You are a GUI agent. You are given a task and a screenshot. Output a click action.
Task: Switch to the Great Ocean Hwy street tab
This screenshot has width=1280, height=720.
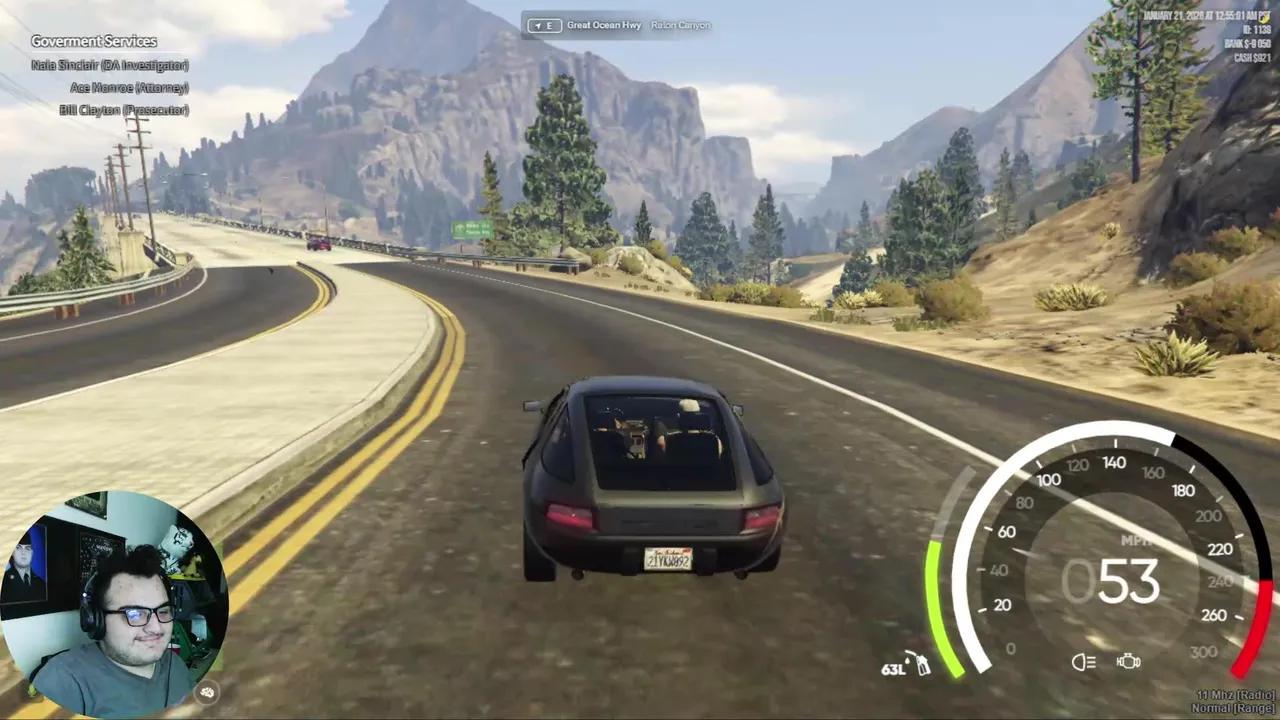(604, 25)
